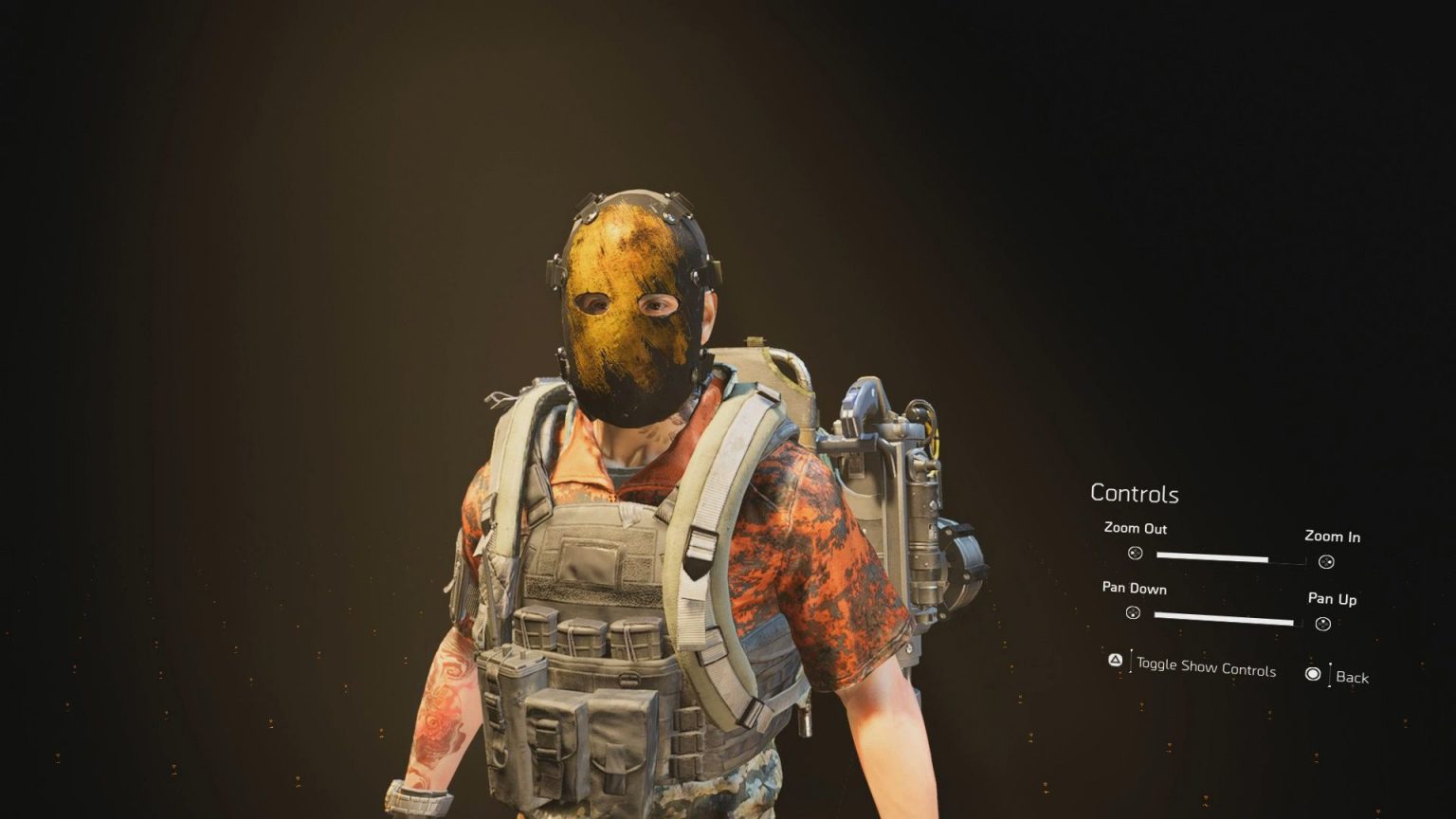The height and width of the screenshot is (819, 1456).
Task: Expand the Controls panel header
Action: click(x=1135, y=494)
